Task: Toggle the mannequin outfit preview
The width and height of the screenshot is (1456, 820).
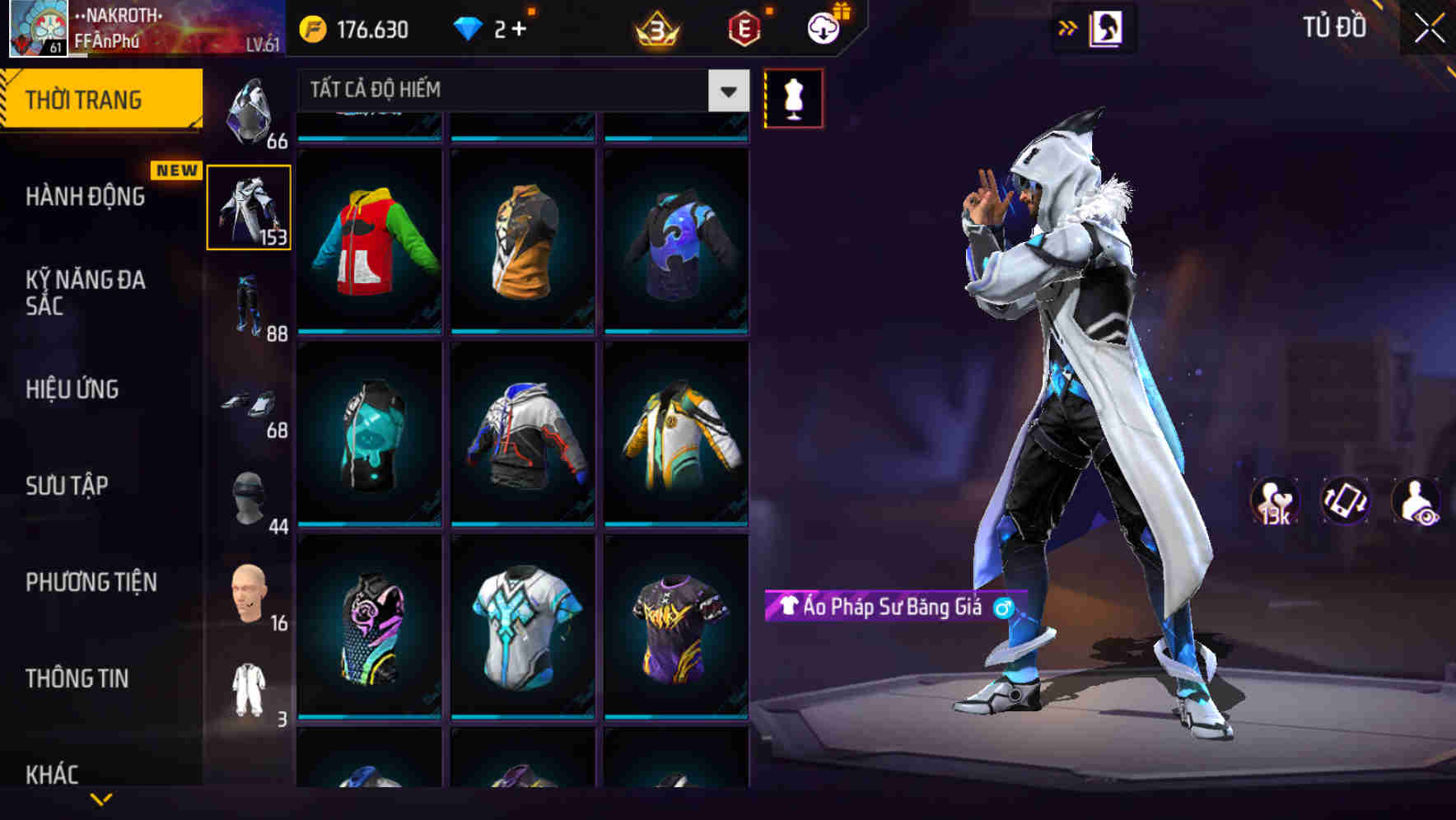Action: (793, 96)
